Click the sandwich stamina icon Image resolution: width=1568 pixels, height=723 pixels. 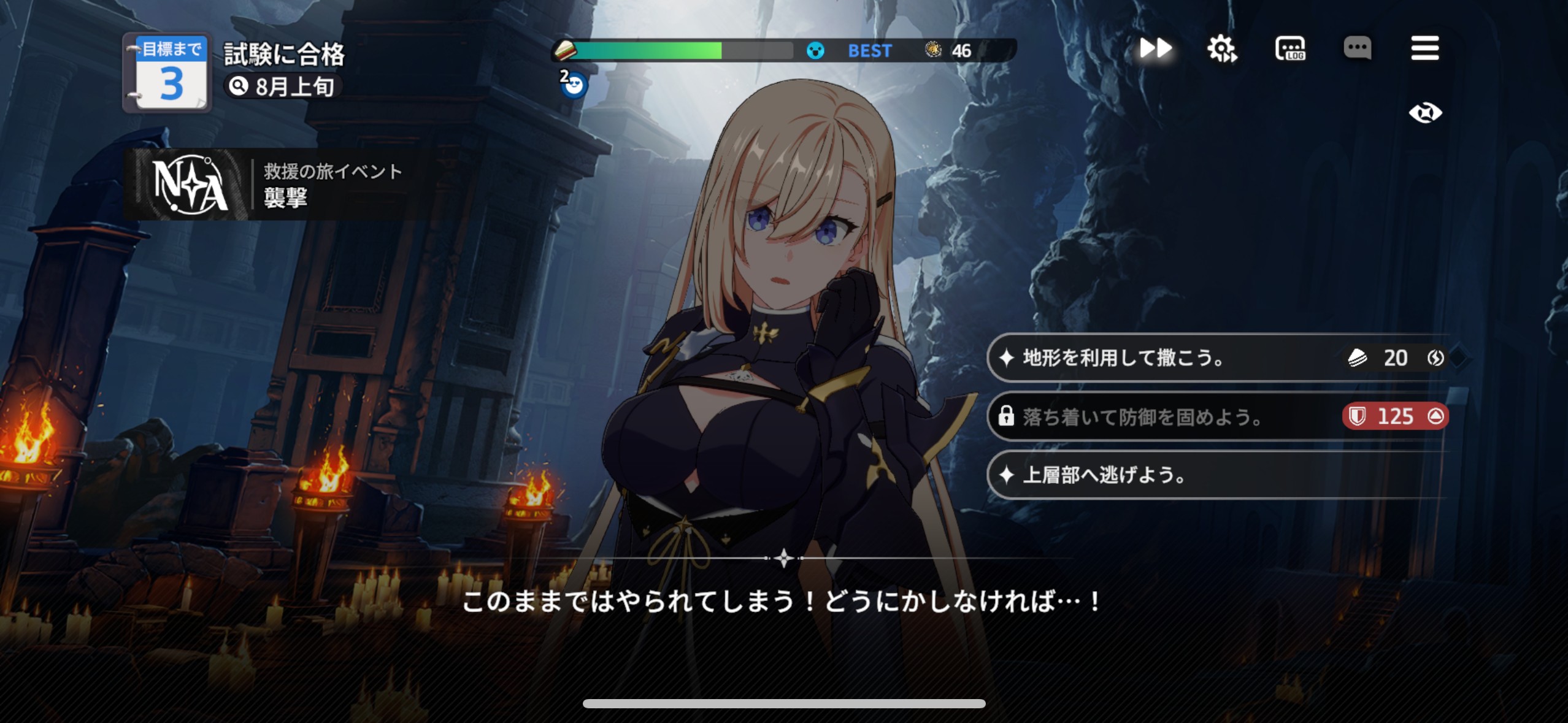coord(565,51)
